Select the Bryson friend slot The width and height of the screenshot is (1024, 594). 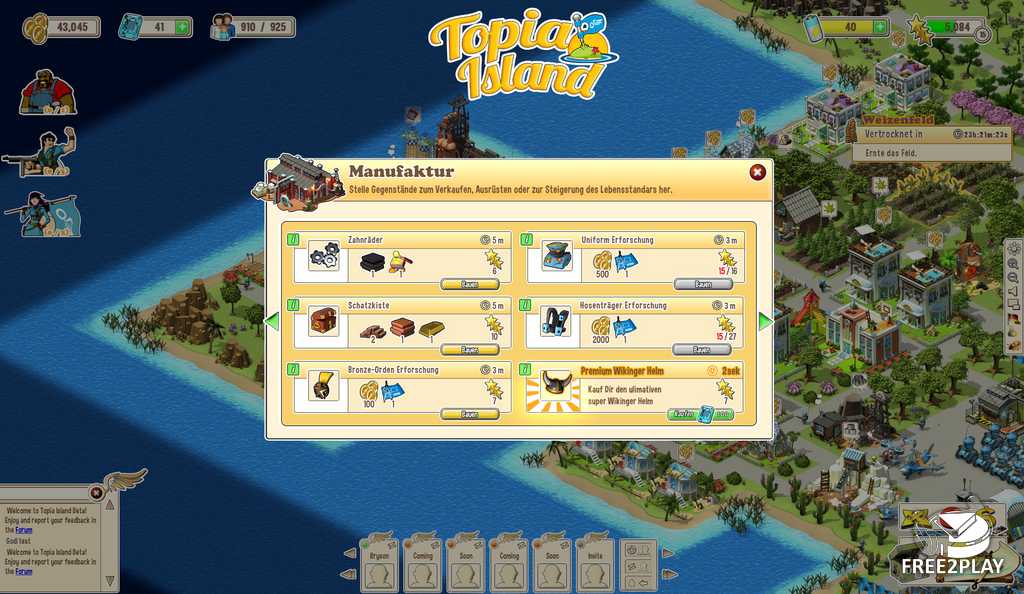(379, 565)
